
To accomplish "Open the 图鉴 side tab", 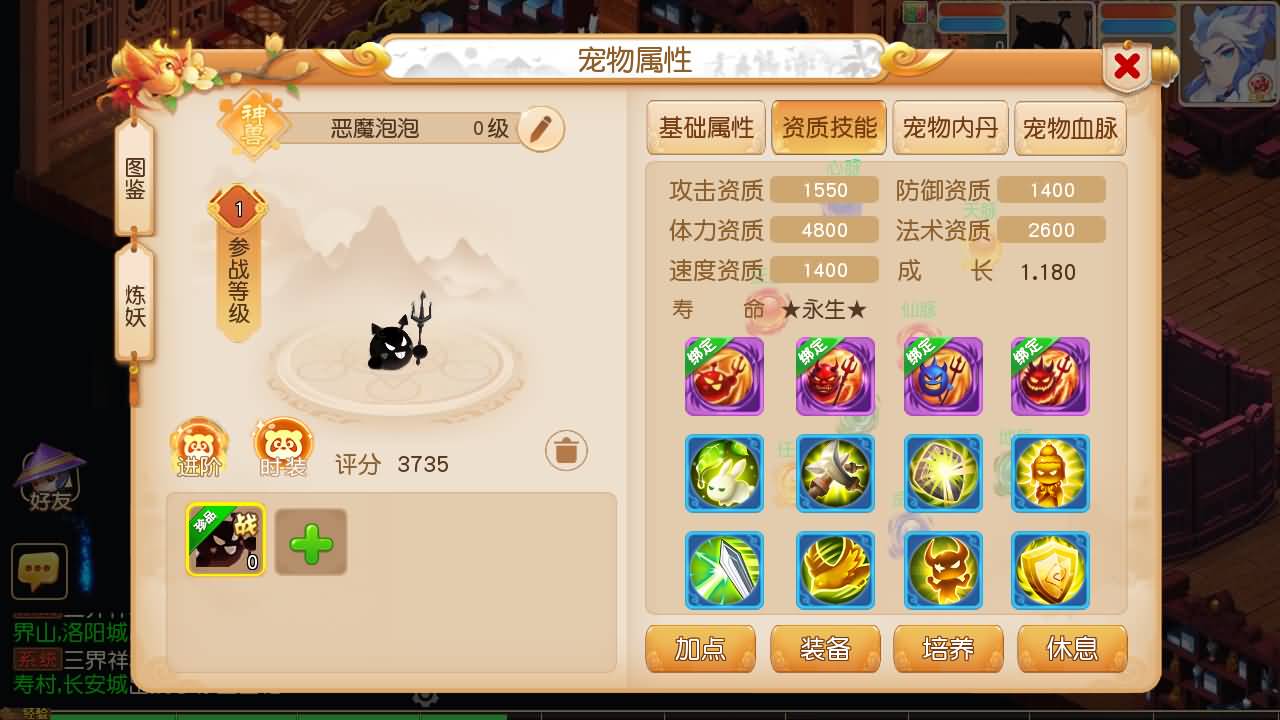I will coord(133,180).
